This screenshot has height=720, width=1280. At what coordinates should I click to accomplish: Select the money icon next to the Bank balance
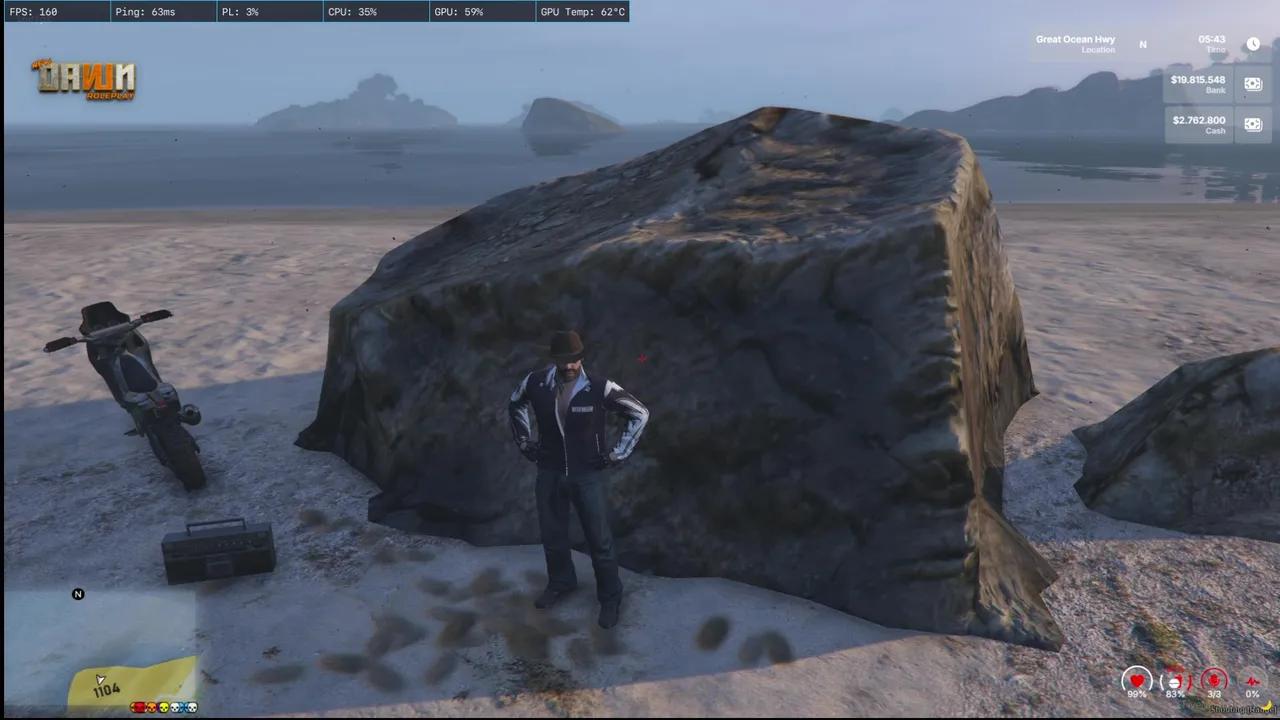click(1253, 84)
